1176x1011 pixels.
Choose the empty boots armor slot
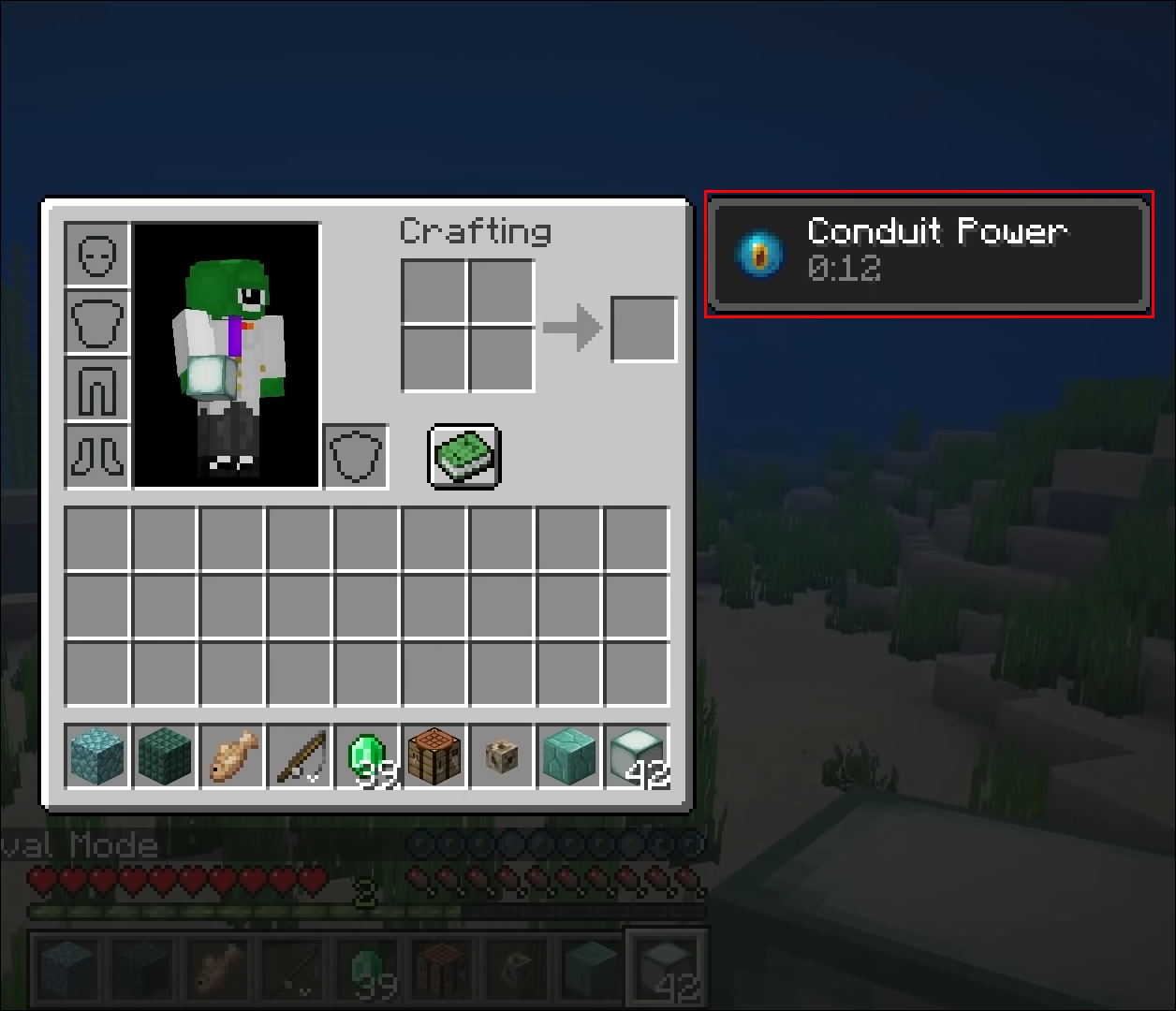pos(97,456)
